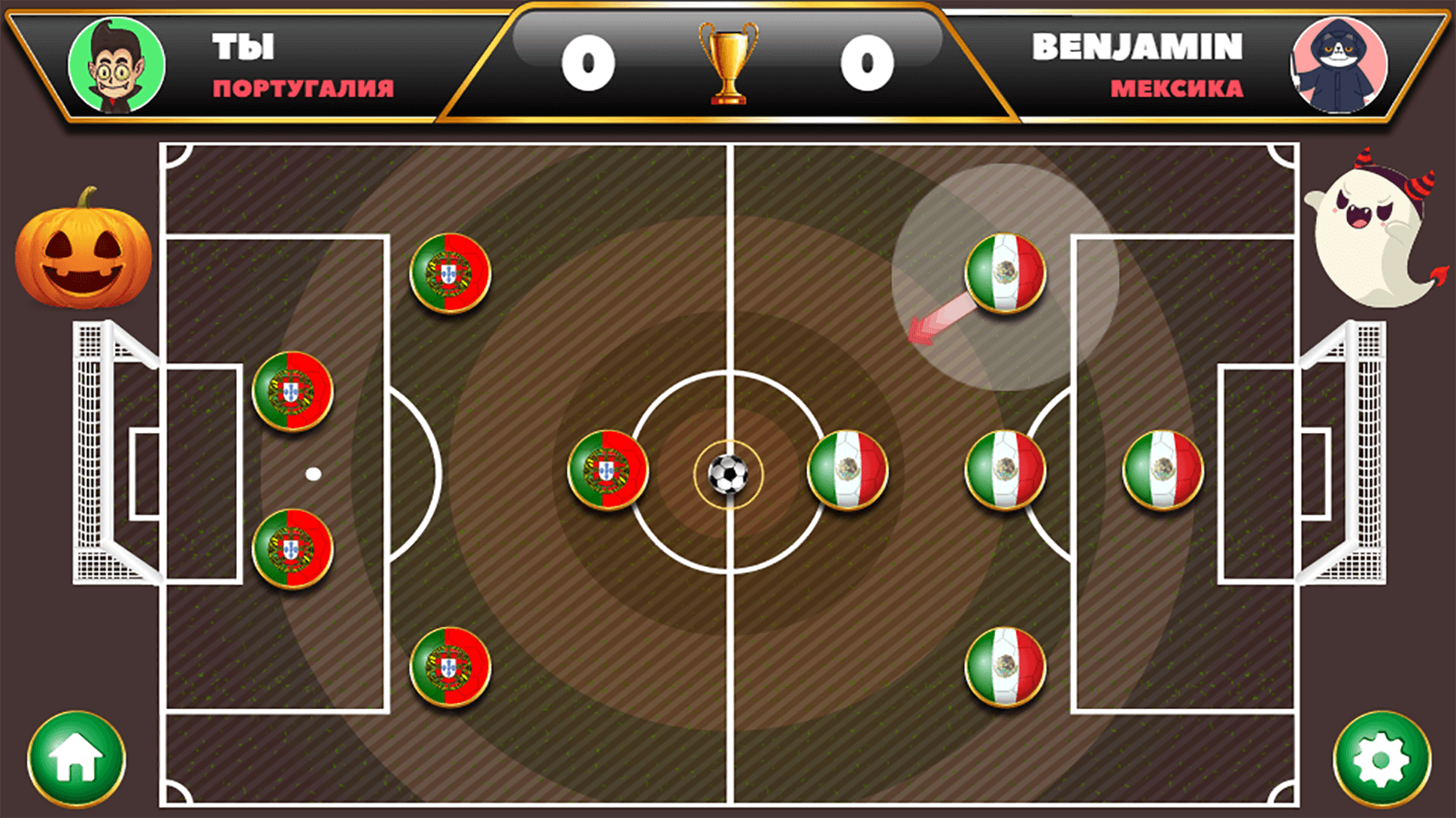Click the golden trophy in the scoreboard

(x=726, y=64)
